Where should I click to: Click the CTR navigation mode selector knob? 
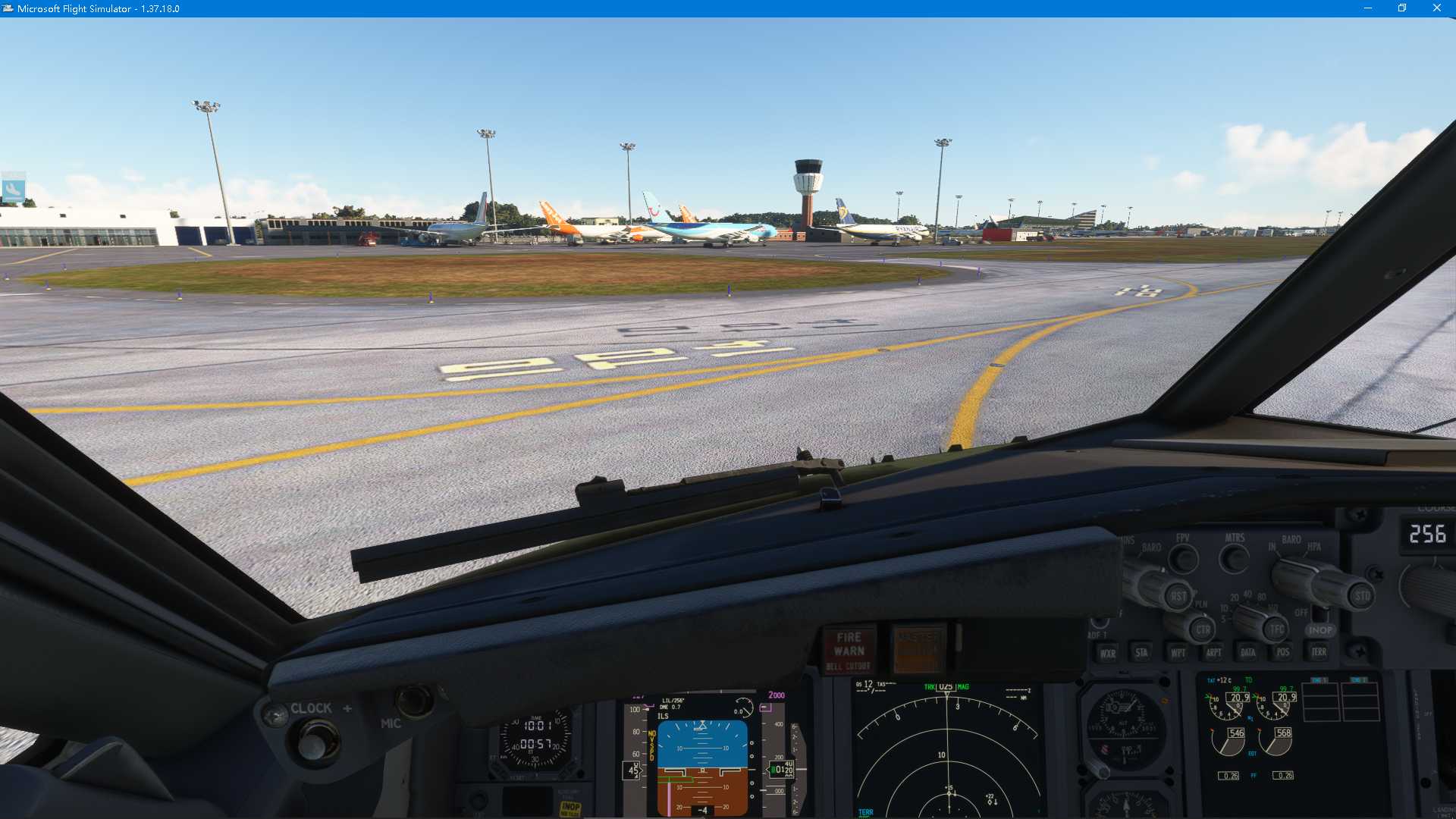1203,630
